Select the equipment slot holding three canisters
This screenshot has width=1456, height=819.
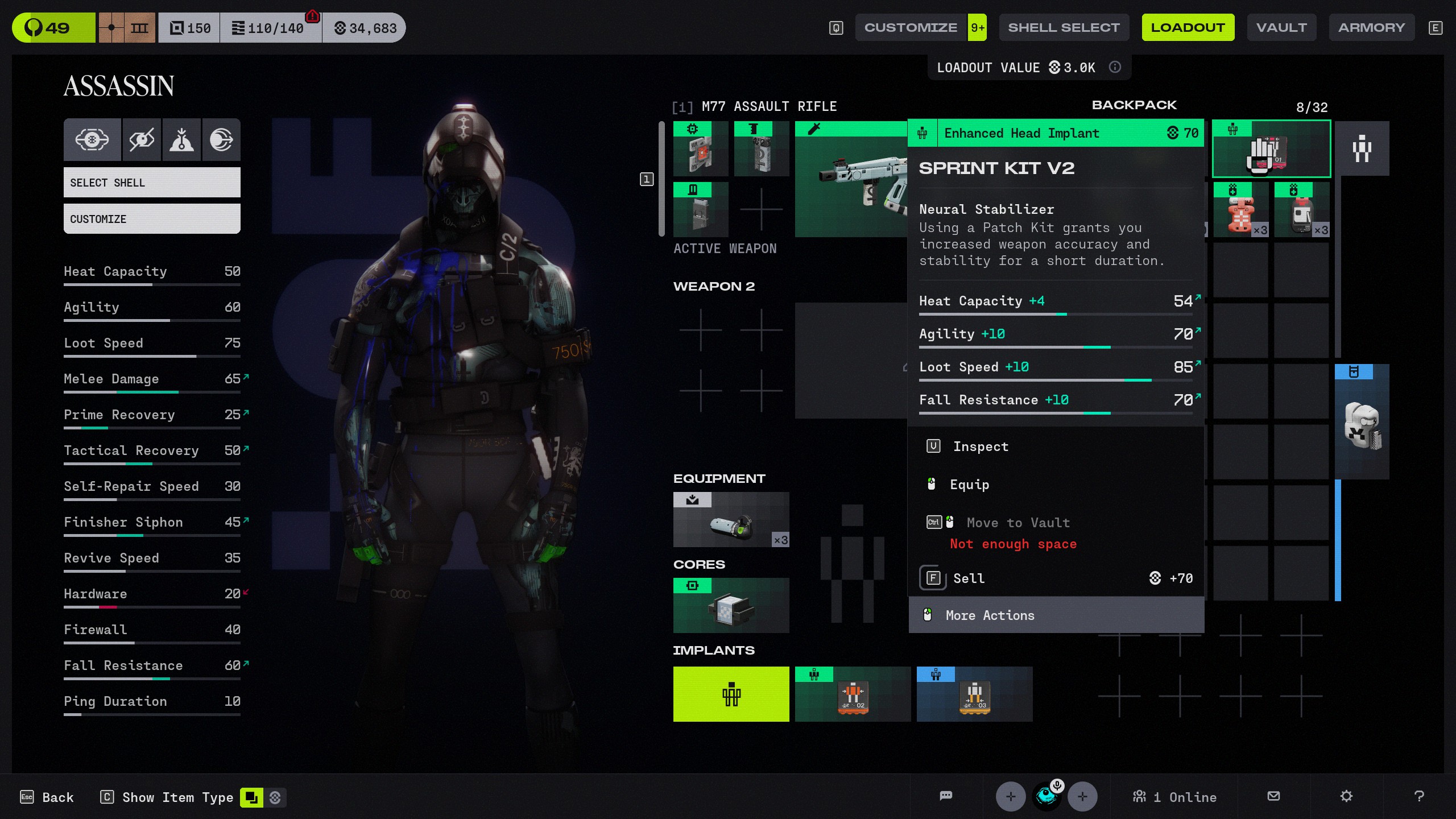click(731, 520)
